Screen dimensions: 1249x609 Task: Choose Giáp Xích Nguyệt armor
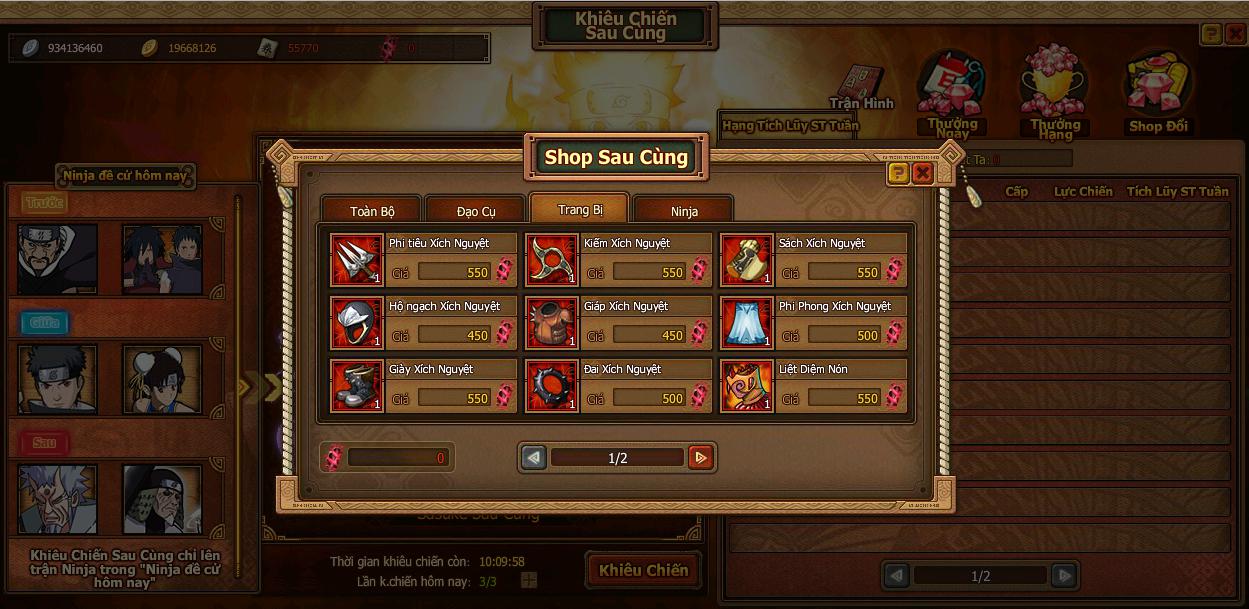(x=552, y=323)
